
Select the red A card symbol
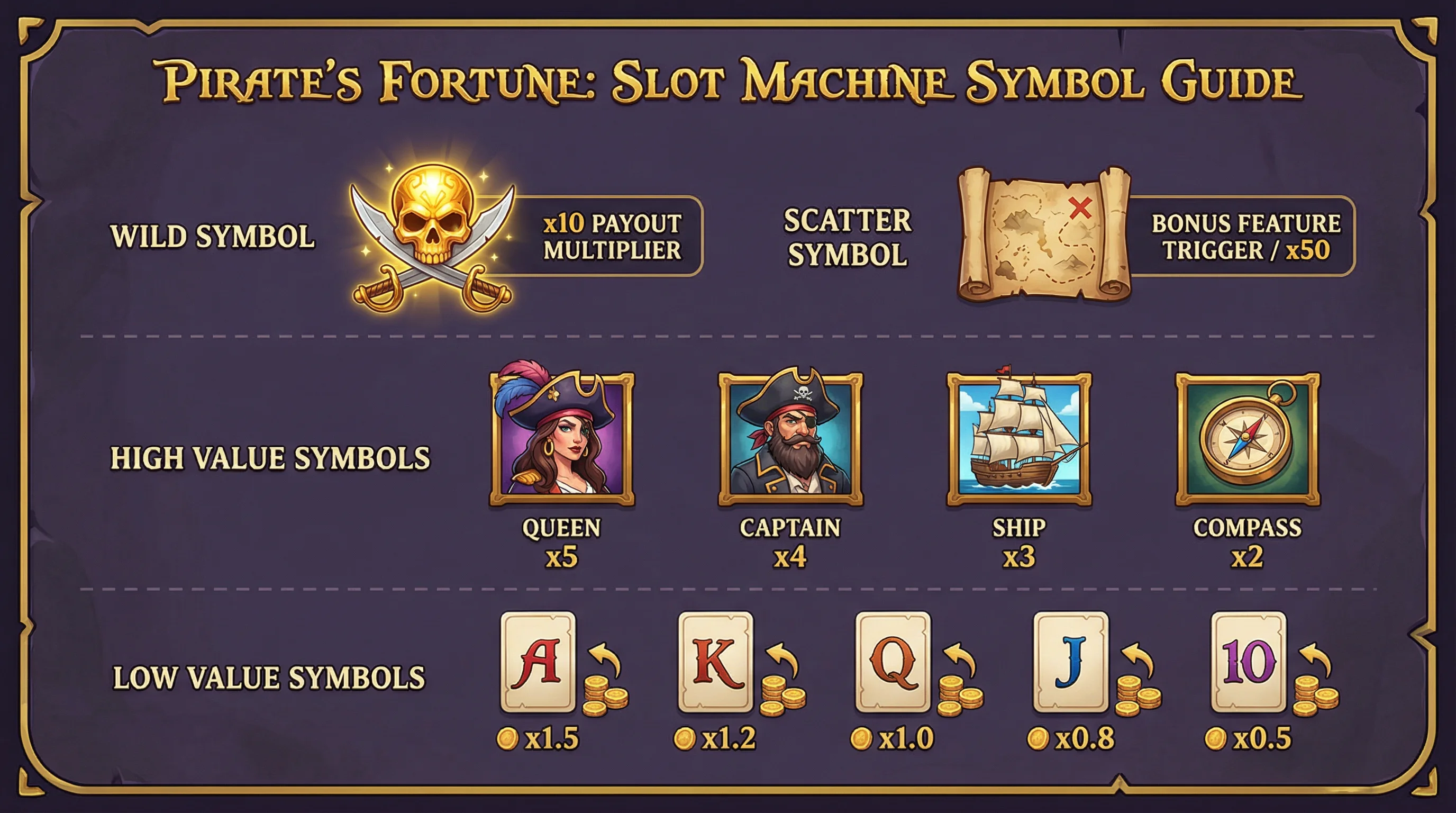538,662
